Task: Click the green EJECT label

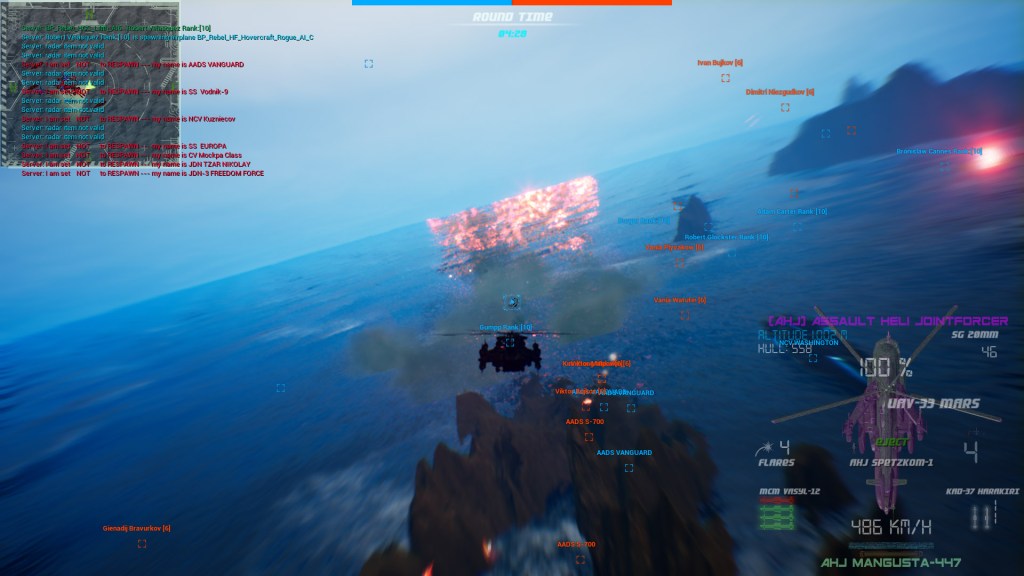Action: click(x=892, y=441)
